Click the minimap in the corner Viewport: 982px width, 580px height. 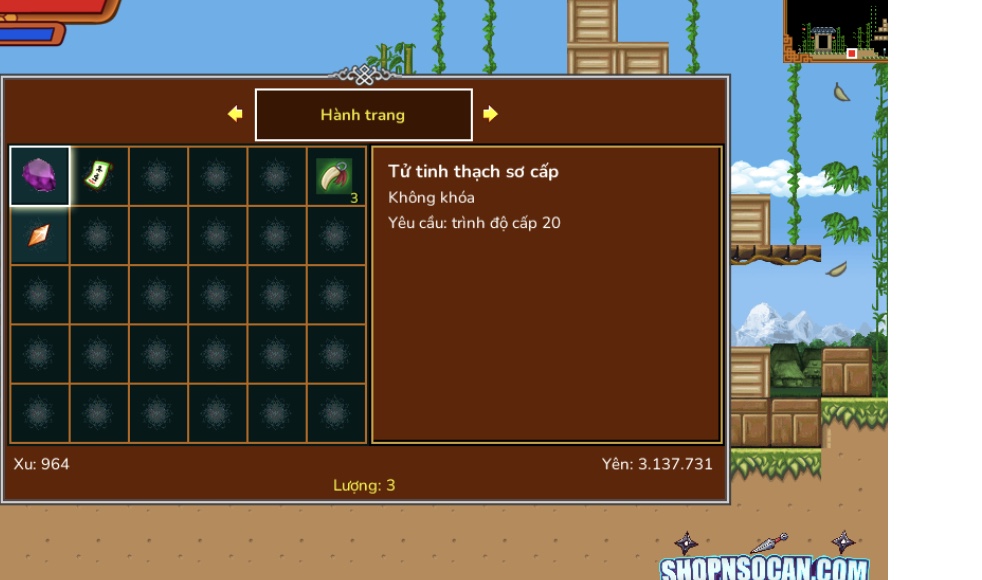(835, 31)
